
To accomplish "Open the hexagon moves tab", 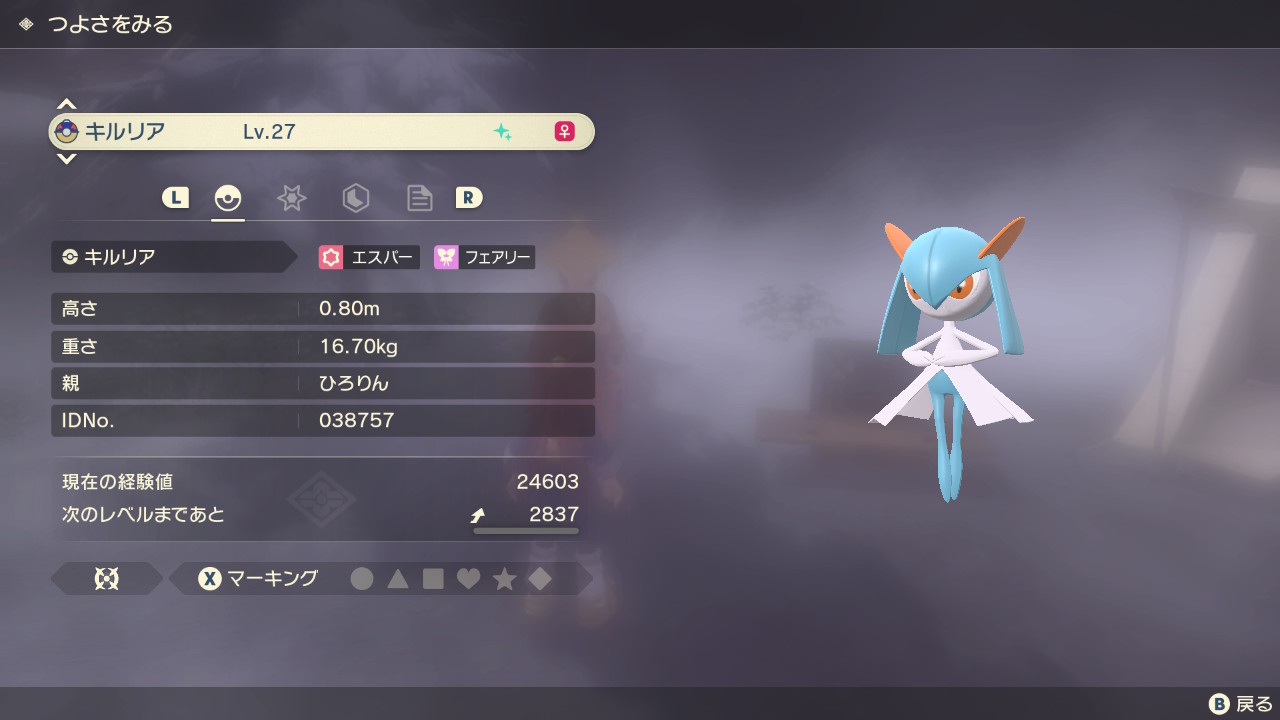I will (x=356, y=198).
